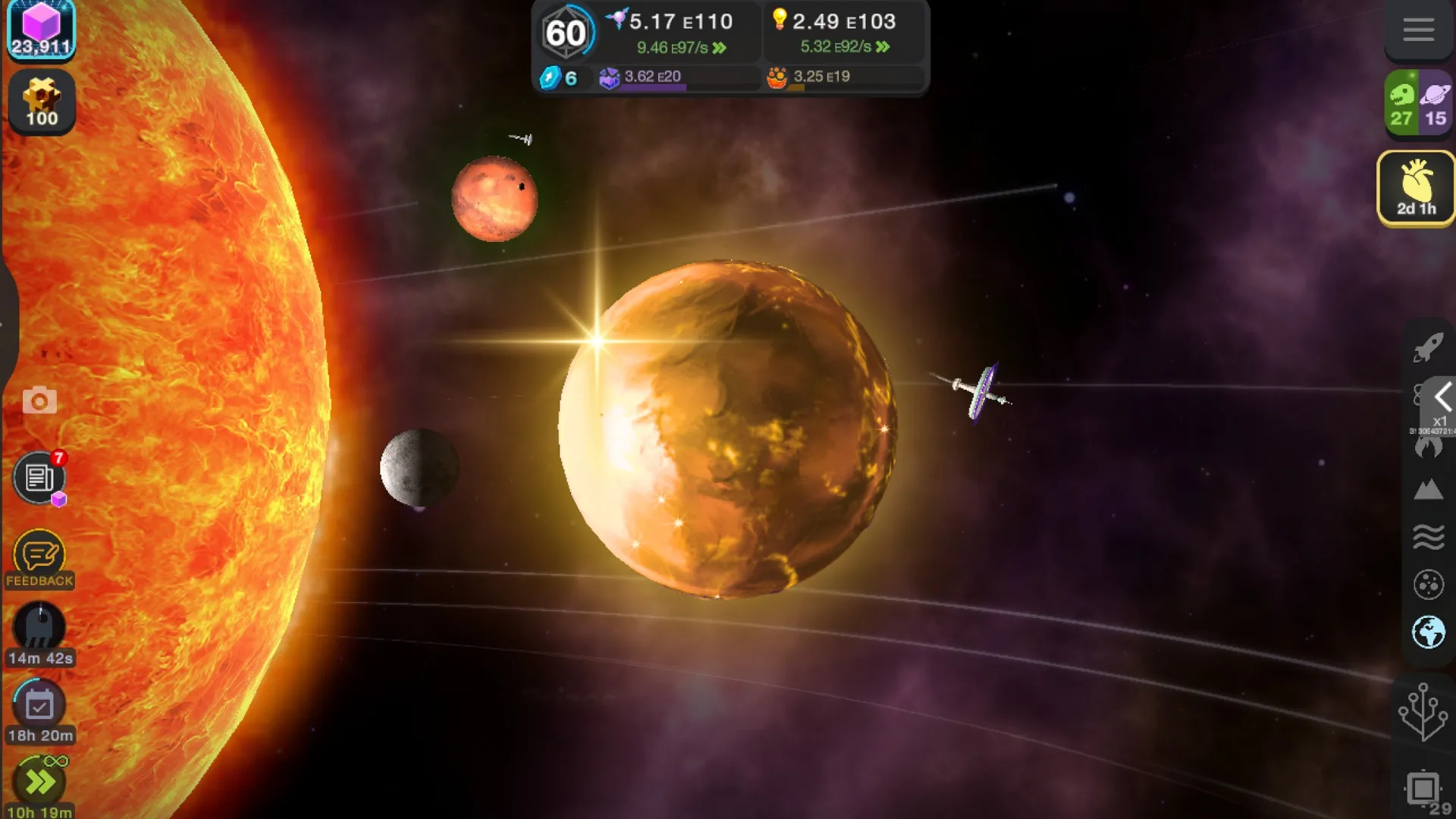Claim the 2d 1h heart event reward
This screenshot has width=1456, height=819.
[x=1415, y=188]
